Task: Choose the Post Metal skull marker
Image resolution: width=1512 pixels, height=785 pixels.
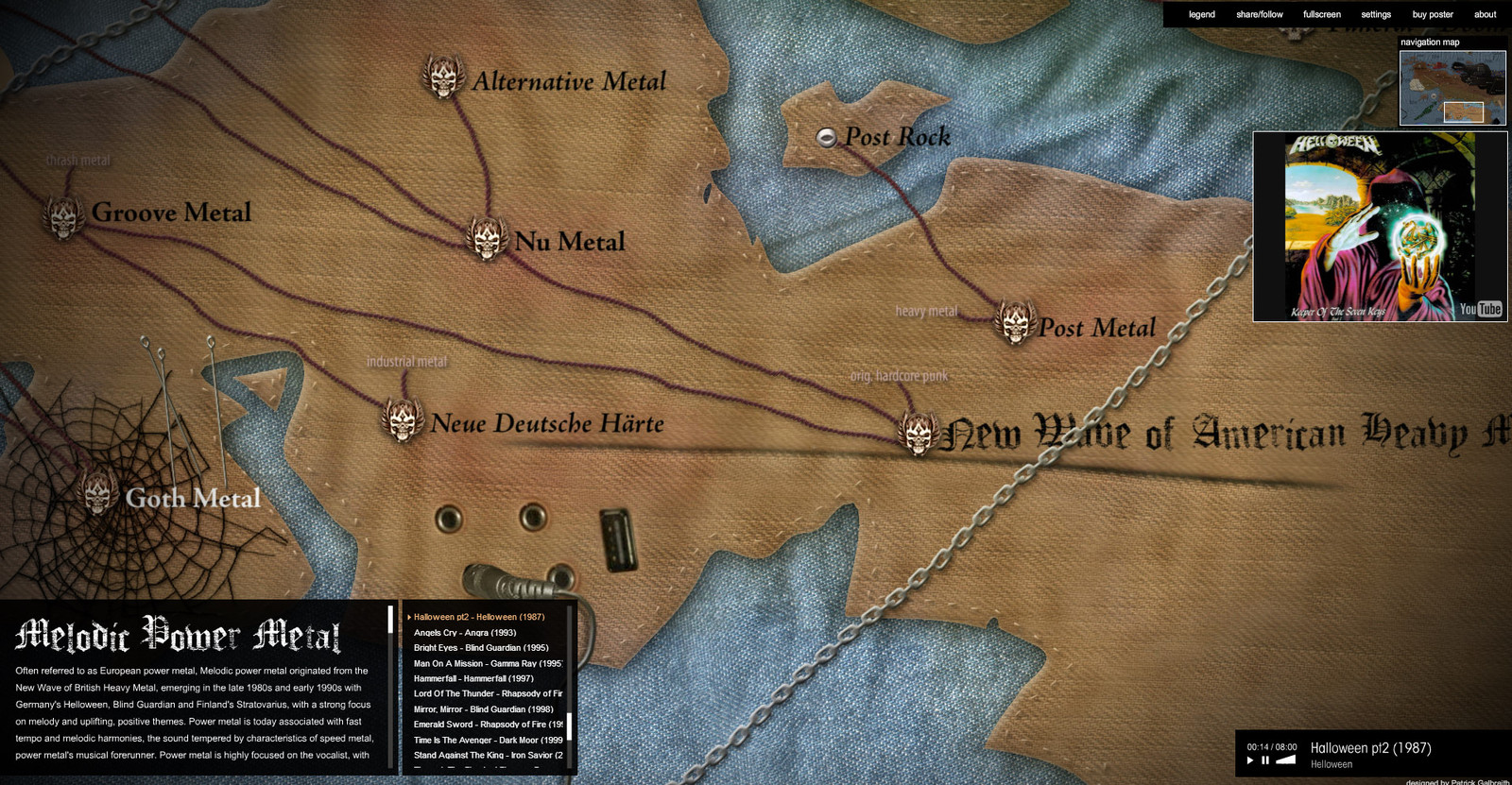Action: point(1016,324)
